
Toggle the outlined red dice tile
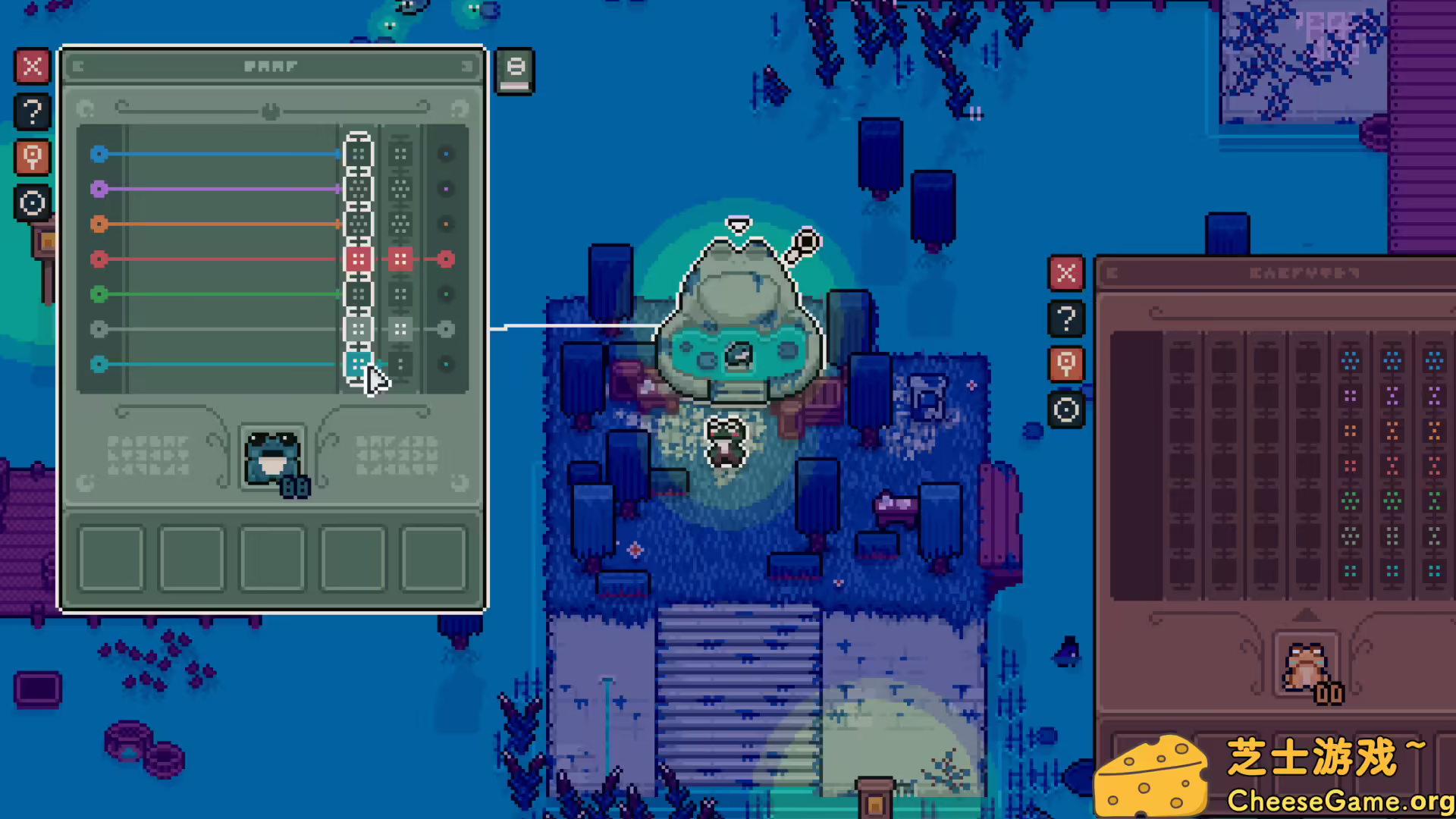pos(357,259)
